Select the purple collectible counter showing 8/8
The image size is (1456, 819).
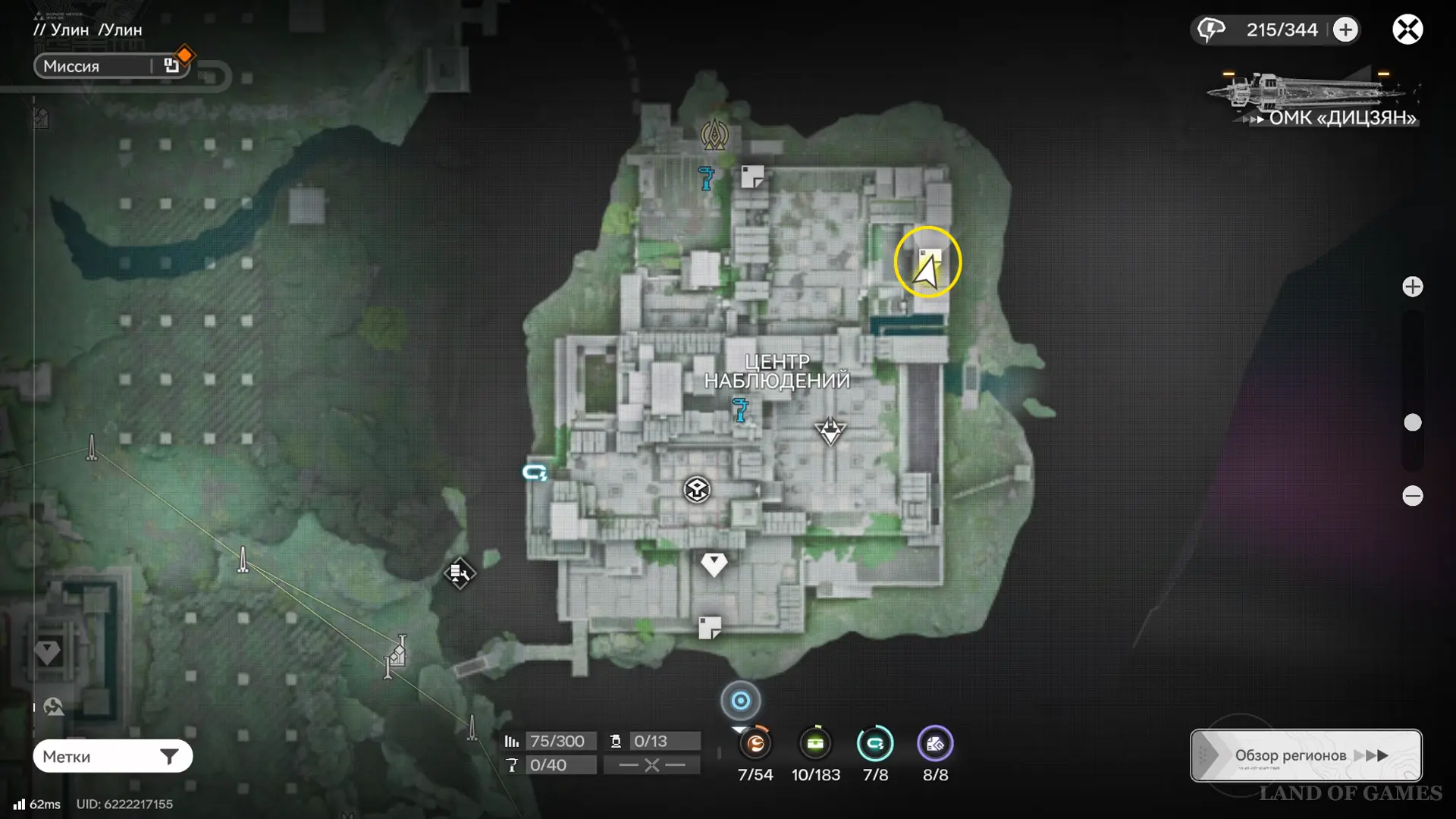[x=935, y=744]
